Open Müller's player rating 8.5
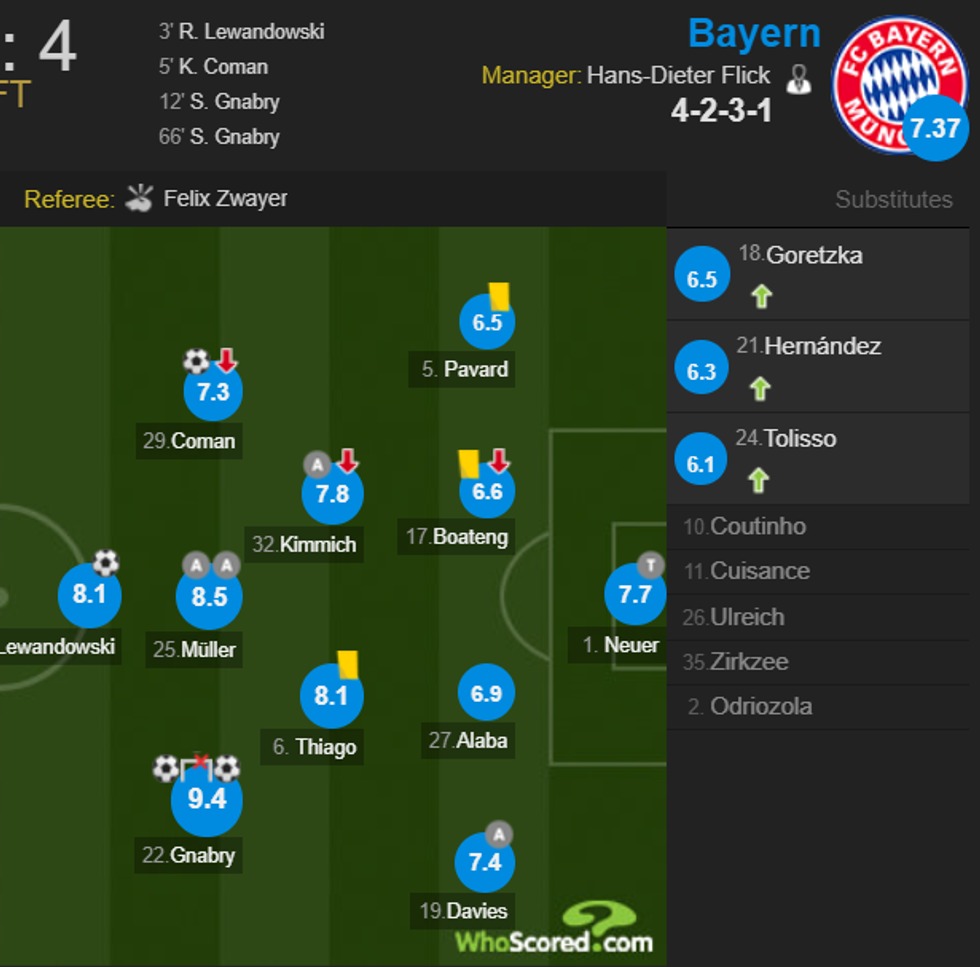The image size is (980, 967). point(208,597)
